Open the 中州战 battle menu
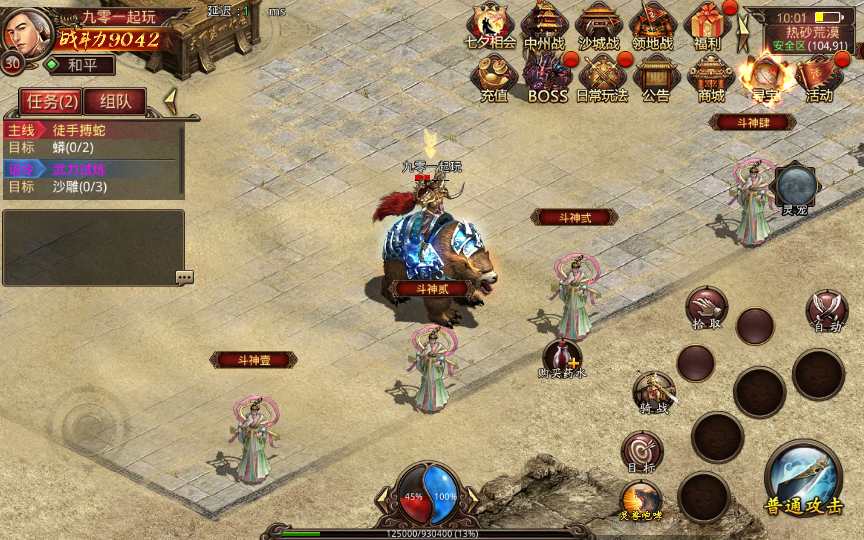 click(545, 23)
